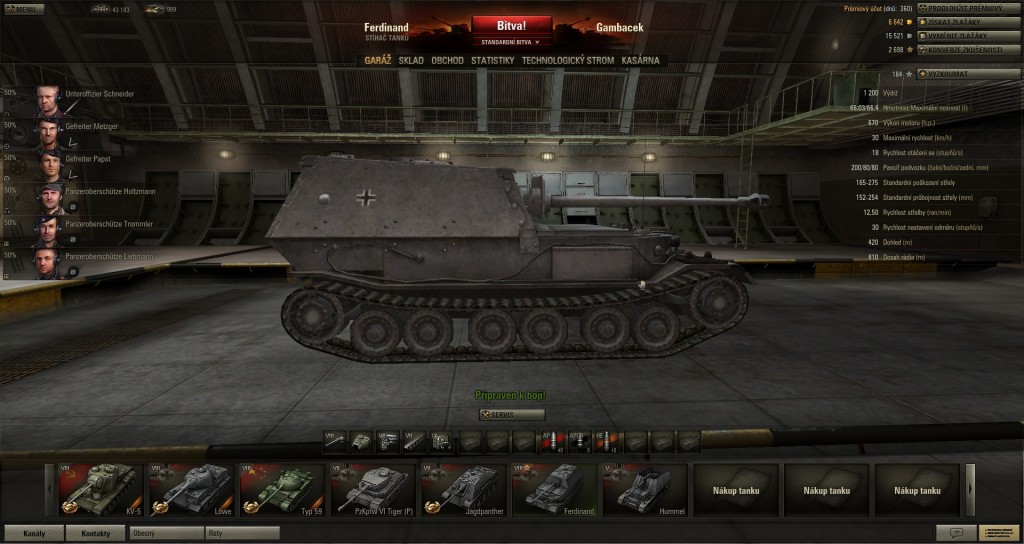Screen dimensions: 1024x544
Task: Choose the Löwe tank thumbnail
Action: [190, 490]
